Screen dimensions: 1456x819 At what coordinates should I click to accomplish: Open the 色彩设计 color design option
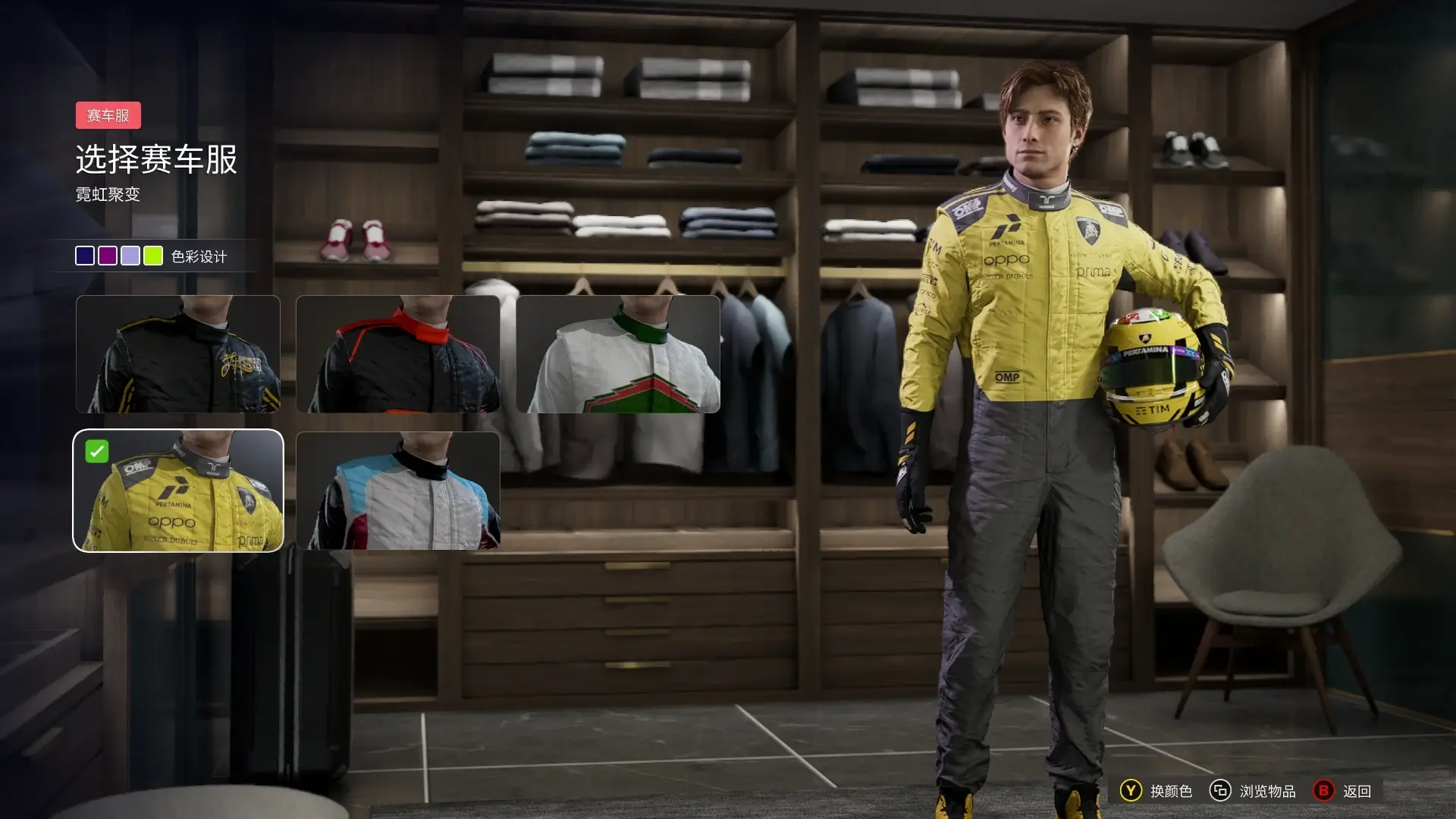pyautogui.click(x=199, y=256)
